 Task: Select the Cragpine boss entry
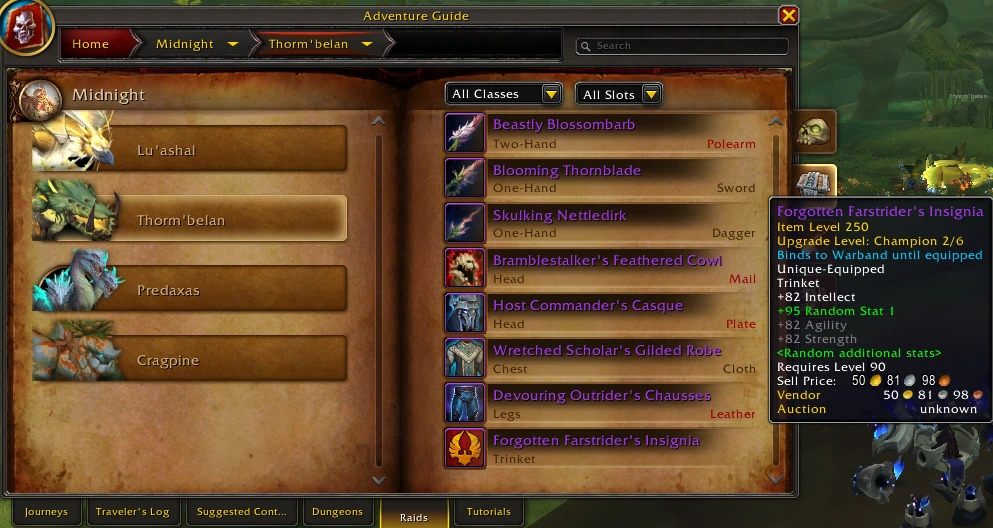[x=190, y=360]
